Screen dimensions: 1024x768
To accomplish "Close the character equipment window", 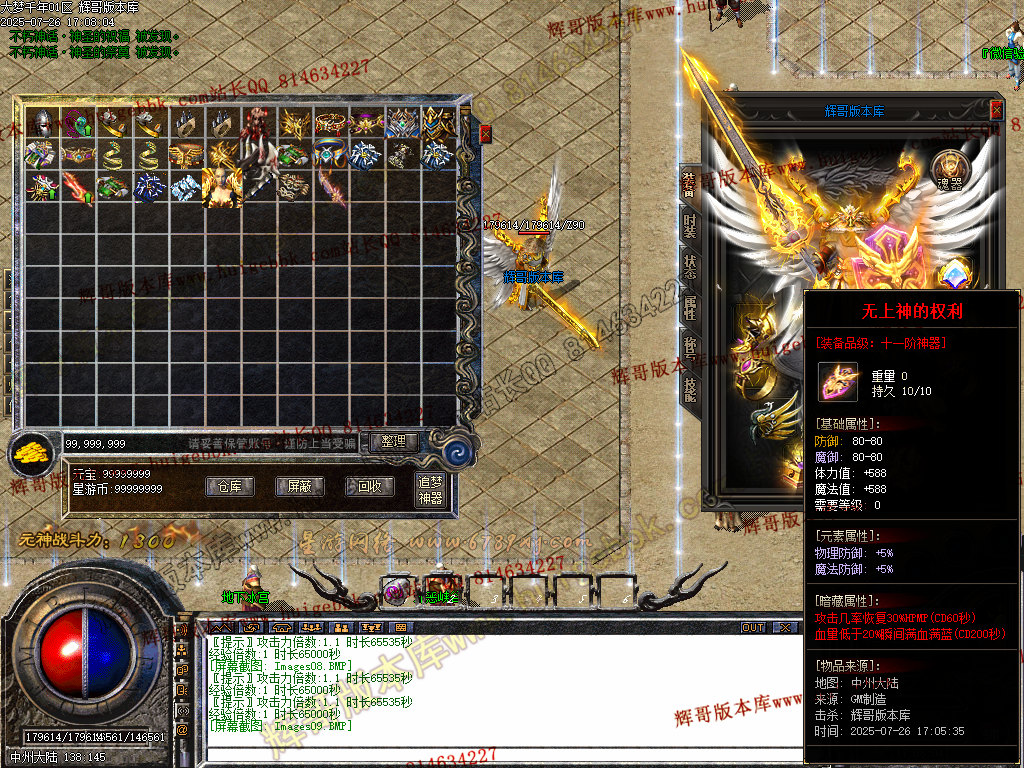I will point(996,110).
